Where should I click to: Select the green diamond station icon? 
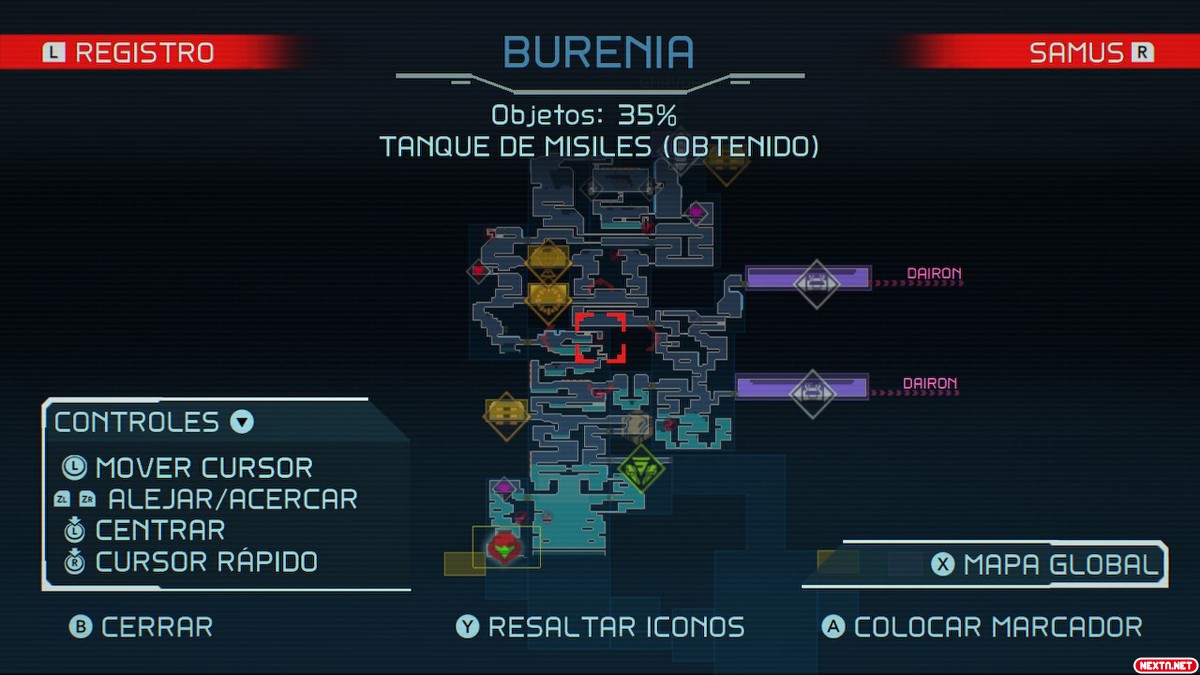tap(640, 467)
